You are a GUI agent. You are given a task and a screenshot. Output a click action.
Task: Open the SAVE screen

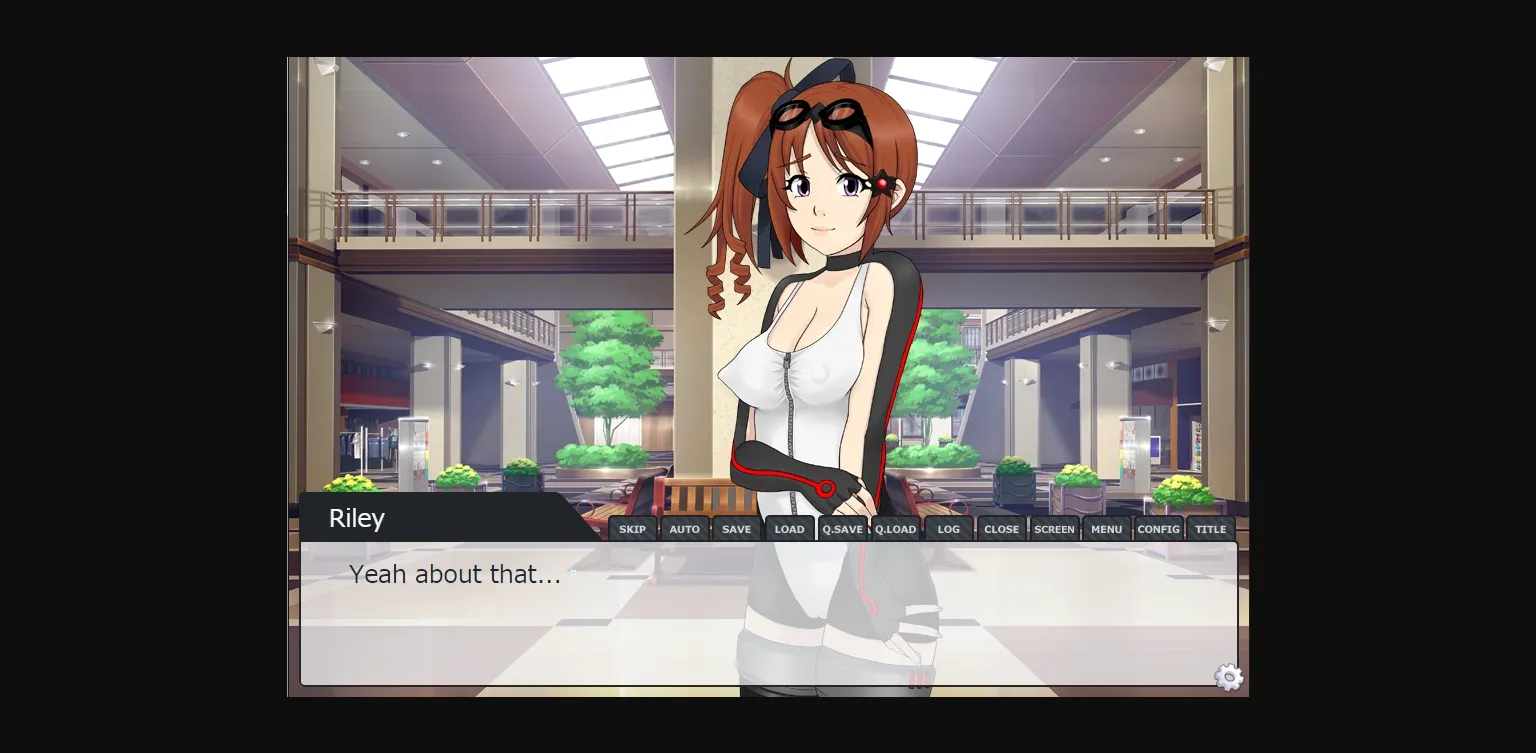736,528
